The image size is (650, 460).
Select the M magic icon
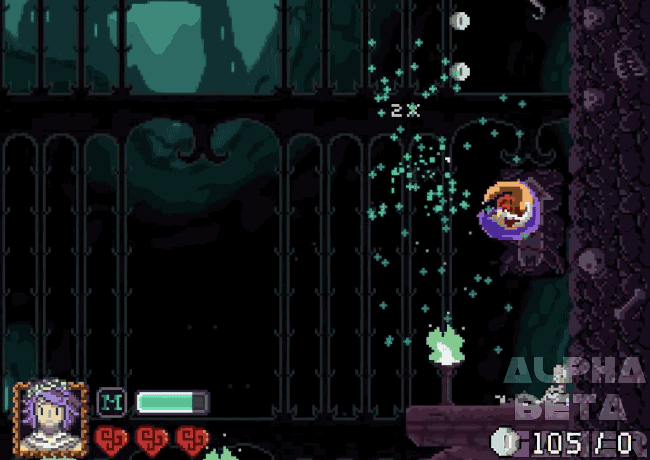tap(111, 402)
